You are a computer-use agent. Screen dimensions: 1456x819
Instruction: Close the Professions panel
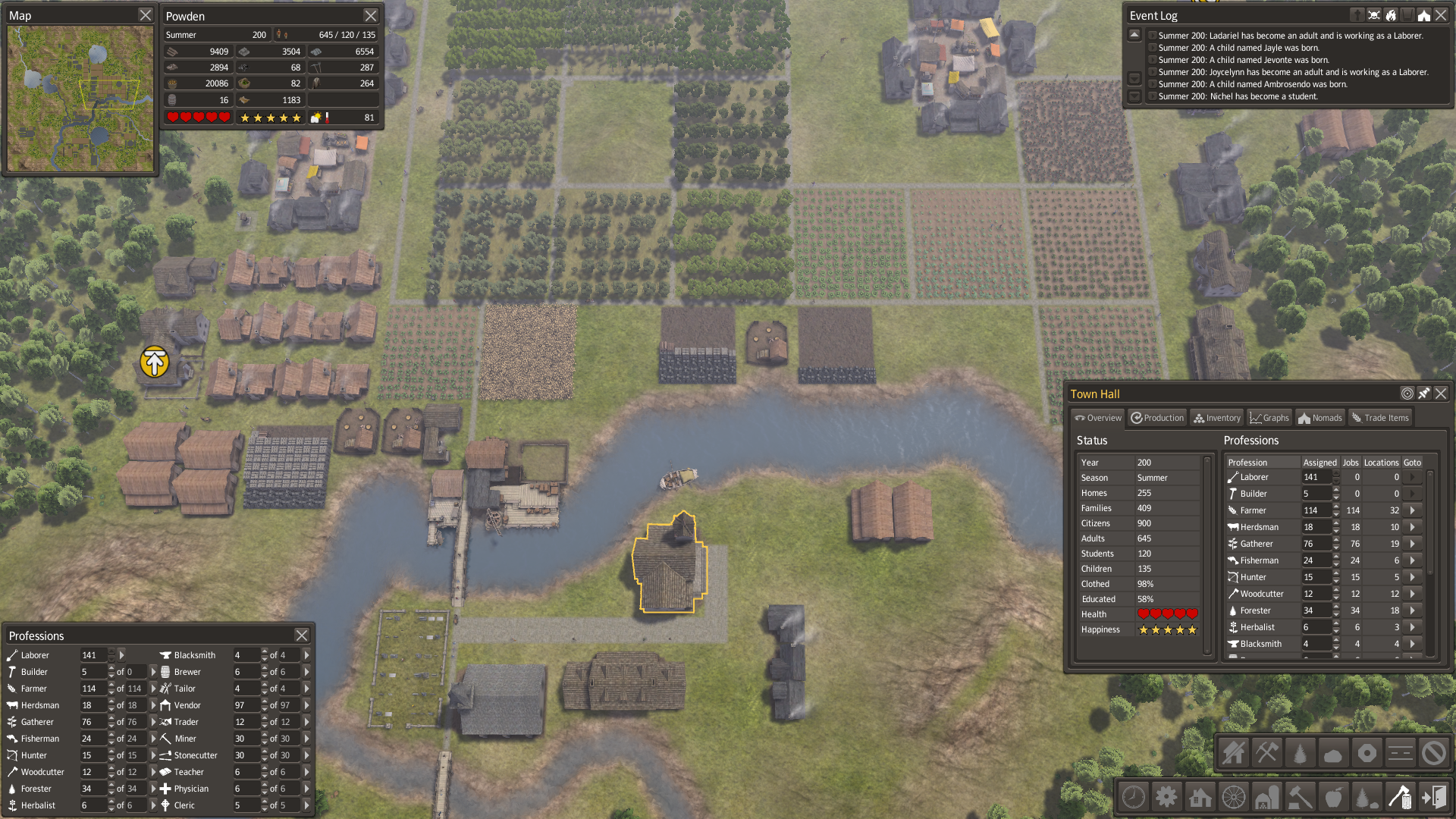point(302,635)
